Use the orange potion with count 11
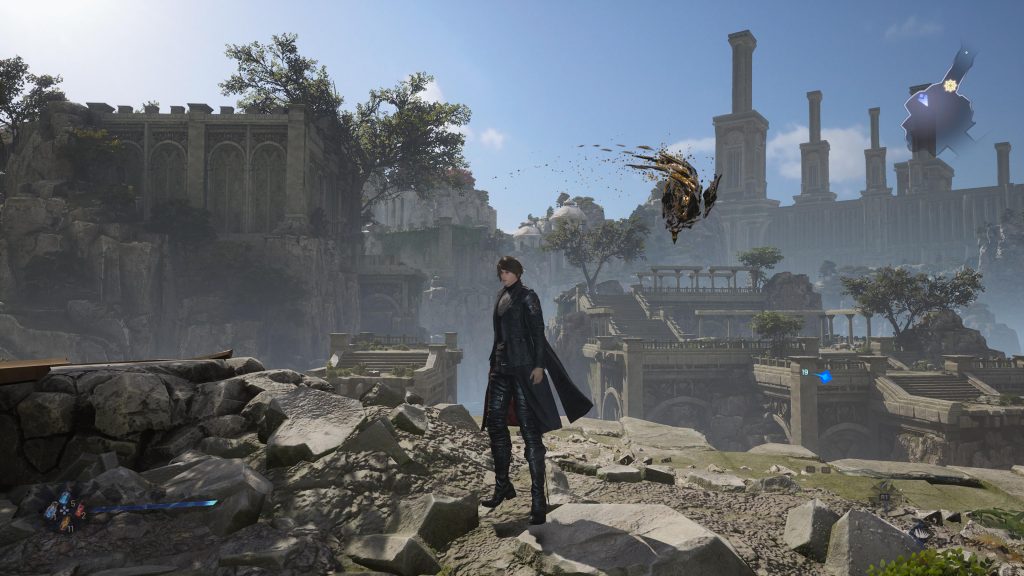Screen dimensions: 1024x576 pos(65,523)
